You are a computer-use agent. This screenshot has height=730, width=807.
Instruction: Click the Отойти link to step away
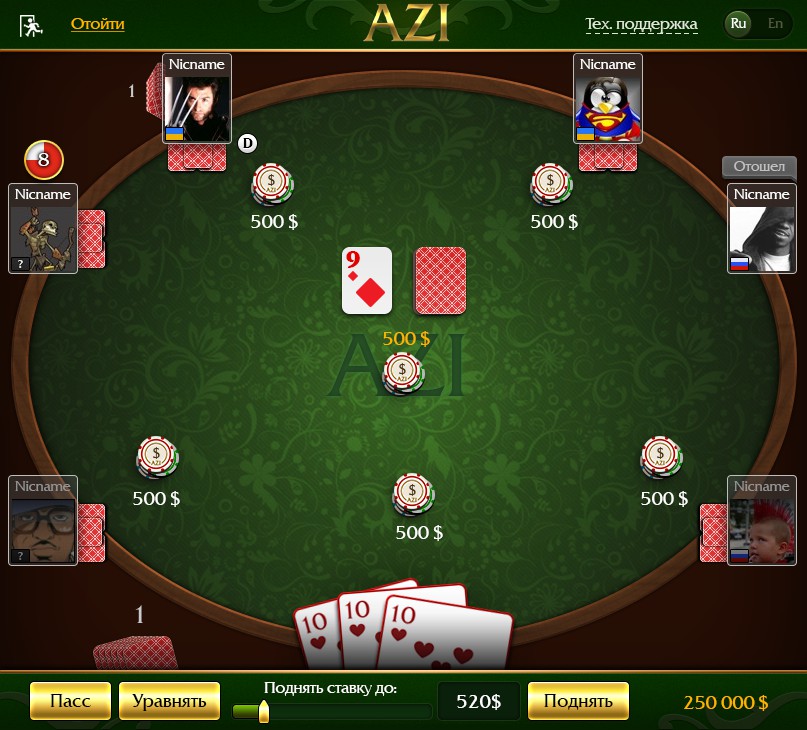click(98, 23)
